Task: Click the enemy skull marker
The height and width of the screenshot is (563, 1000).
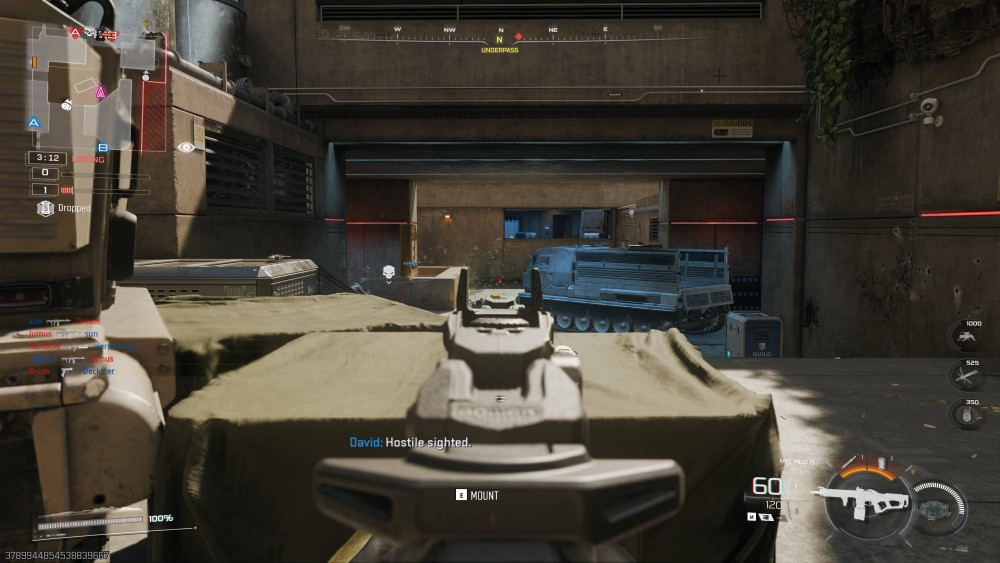Action: coord(388,271)
